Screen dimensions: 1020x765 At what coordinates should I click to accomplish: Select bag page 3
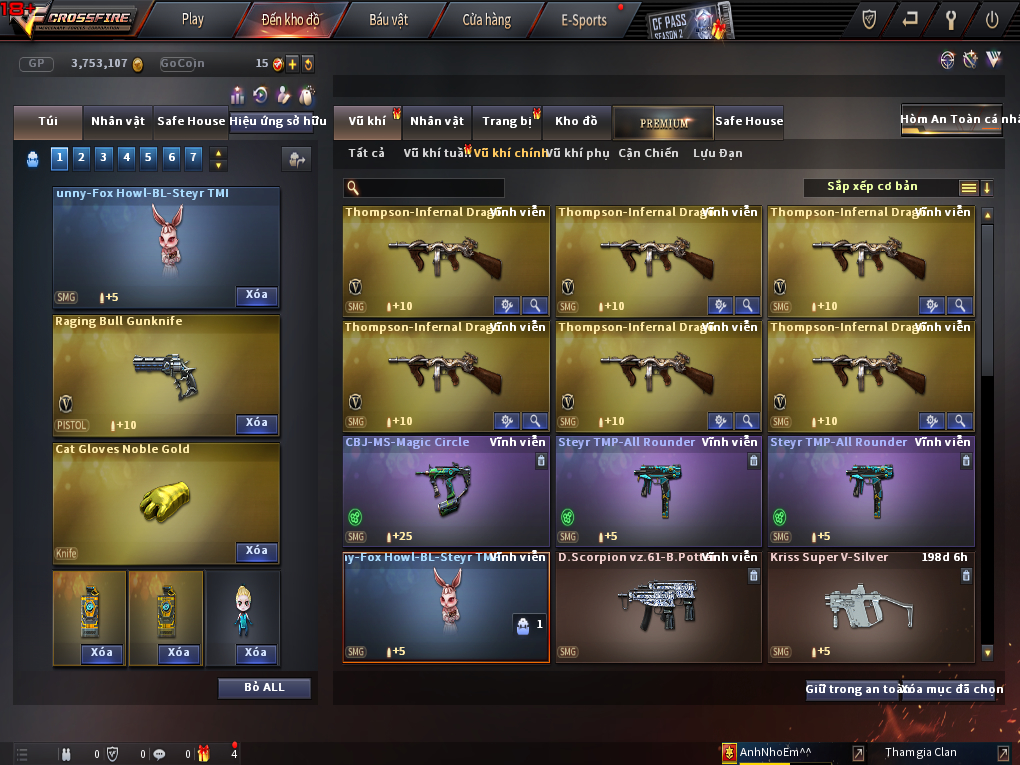(x=104, y=157)
